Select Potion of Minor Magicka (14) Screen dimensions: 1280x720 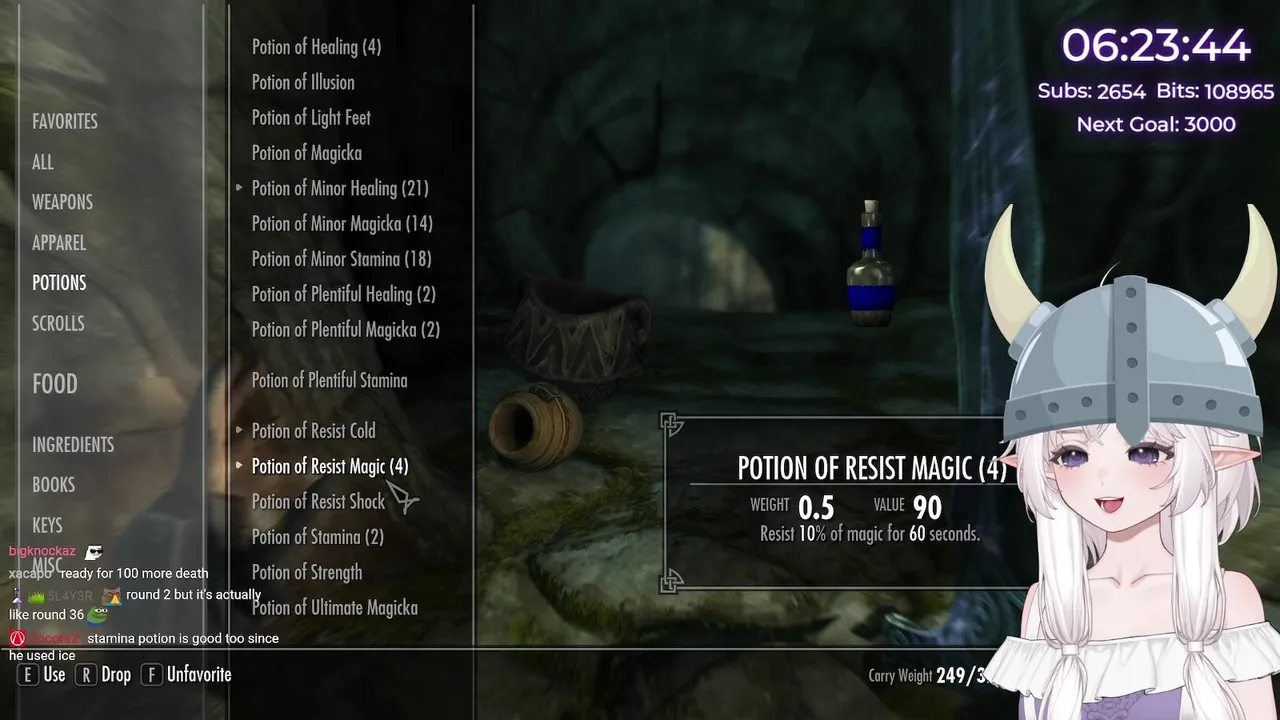pyautogui.click(x=342, y=224)
